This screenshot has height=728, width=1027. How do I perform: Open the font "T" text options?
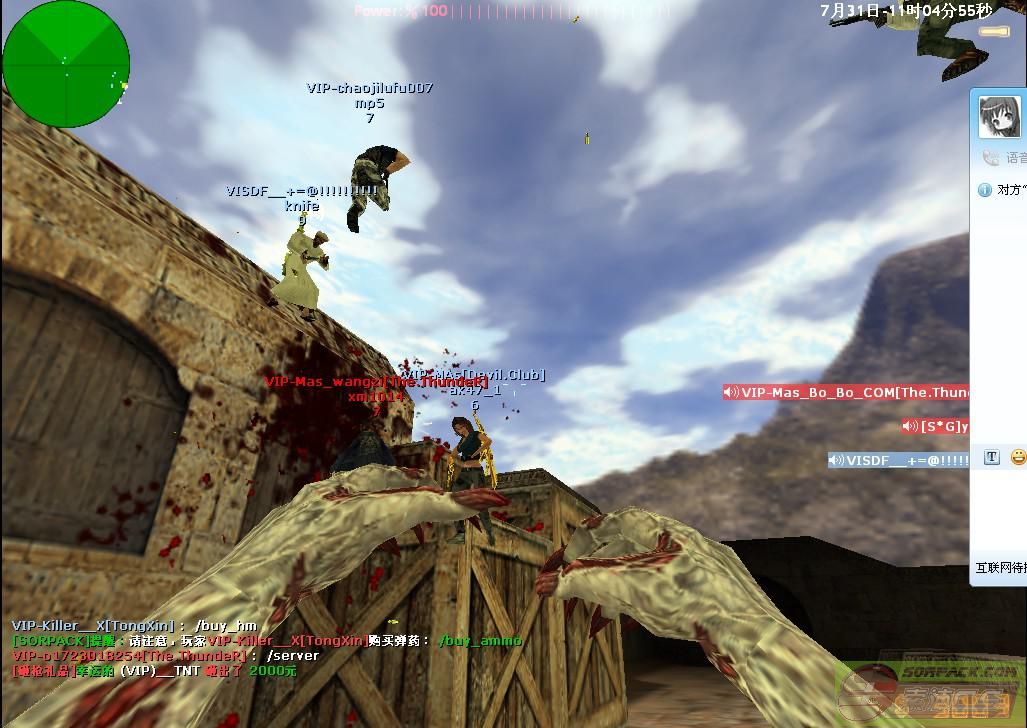coord(992,457)
